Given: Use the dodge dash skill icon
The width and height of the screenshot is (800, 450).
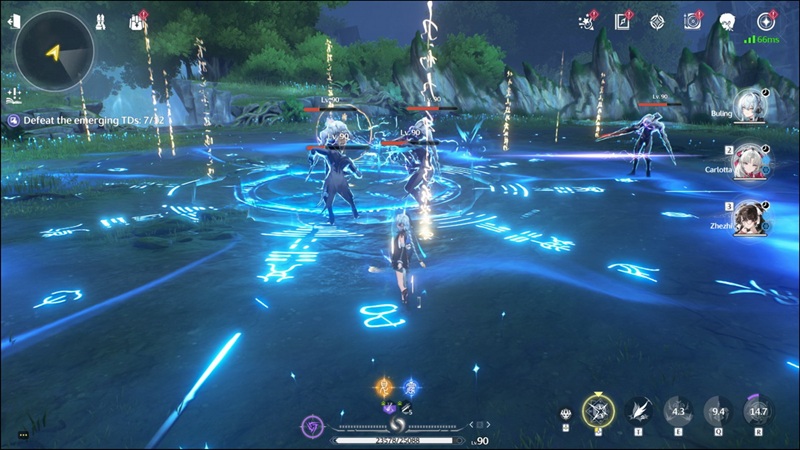Looking at the screenshot, I should pos(638,410).
